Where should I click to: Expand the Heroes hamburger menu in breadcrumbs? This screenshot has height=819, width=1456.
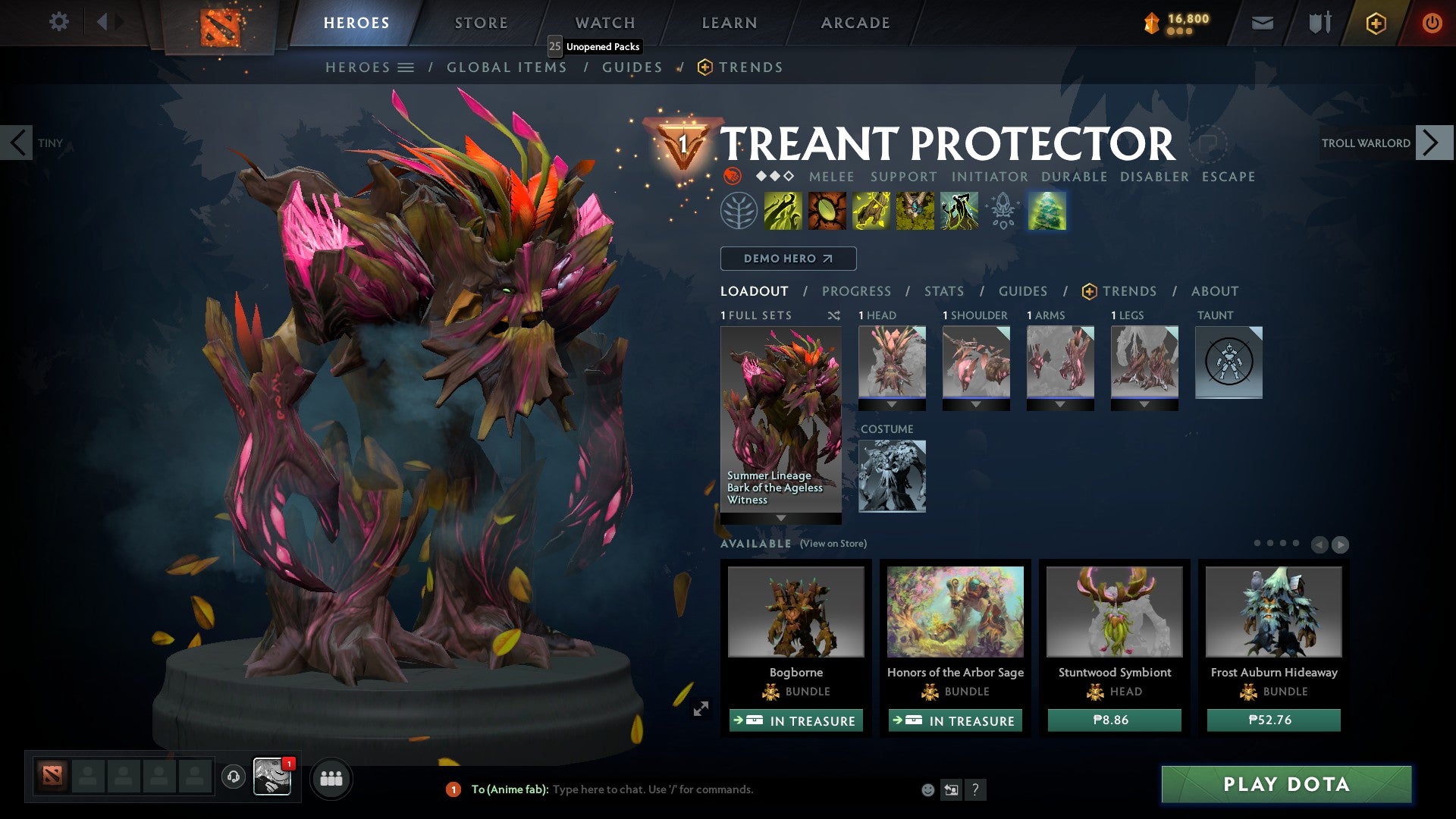click(407, 67)
